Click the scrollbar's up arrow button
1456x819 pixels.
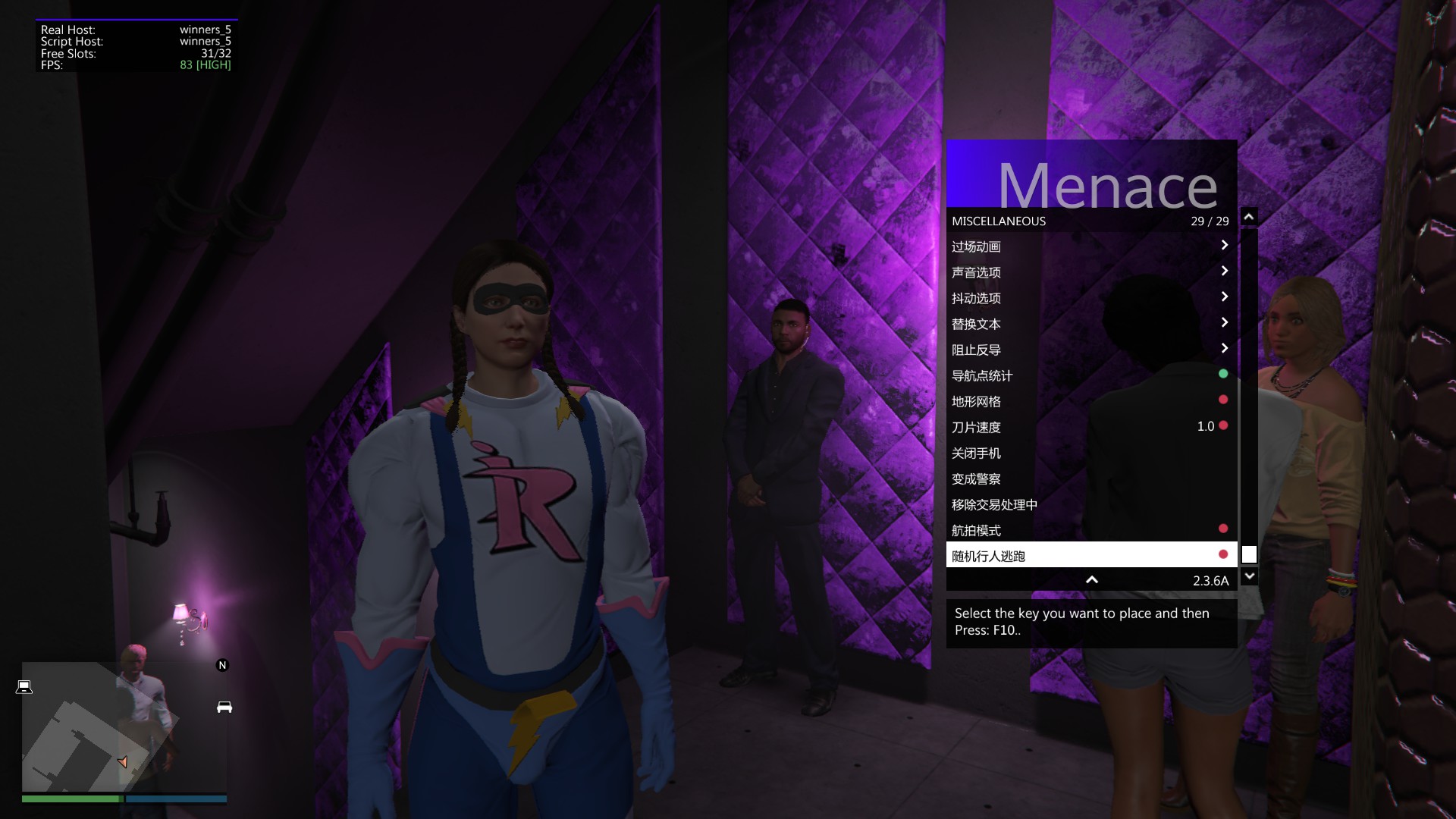point(1249,217)
